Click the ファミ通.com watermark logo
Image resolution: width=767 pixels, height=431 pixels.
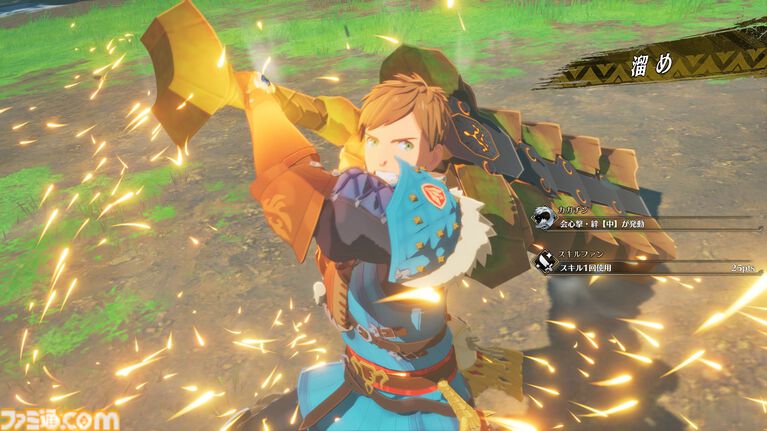click(60, 418)
